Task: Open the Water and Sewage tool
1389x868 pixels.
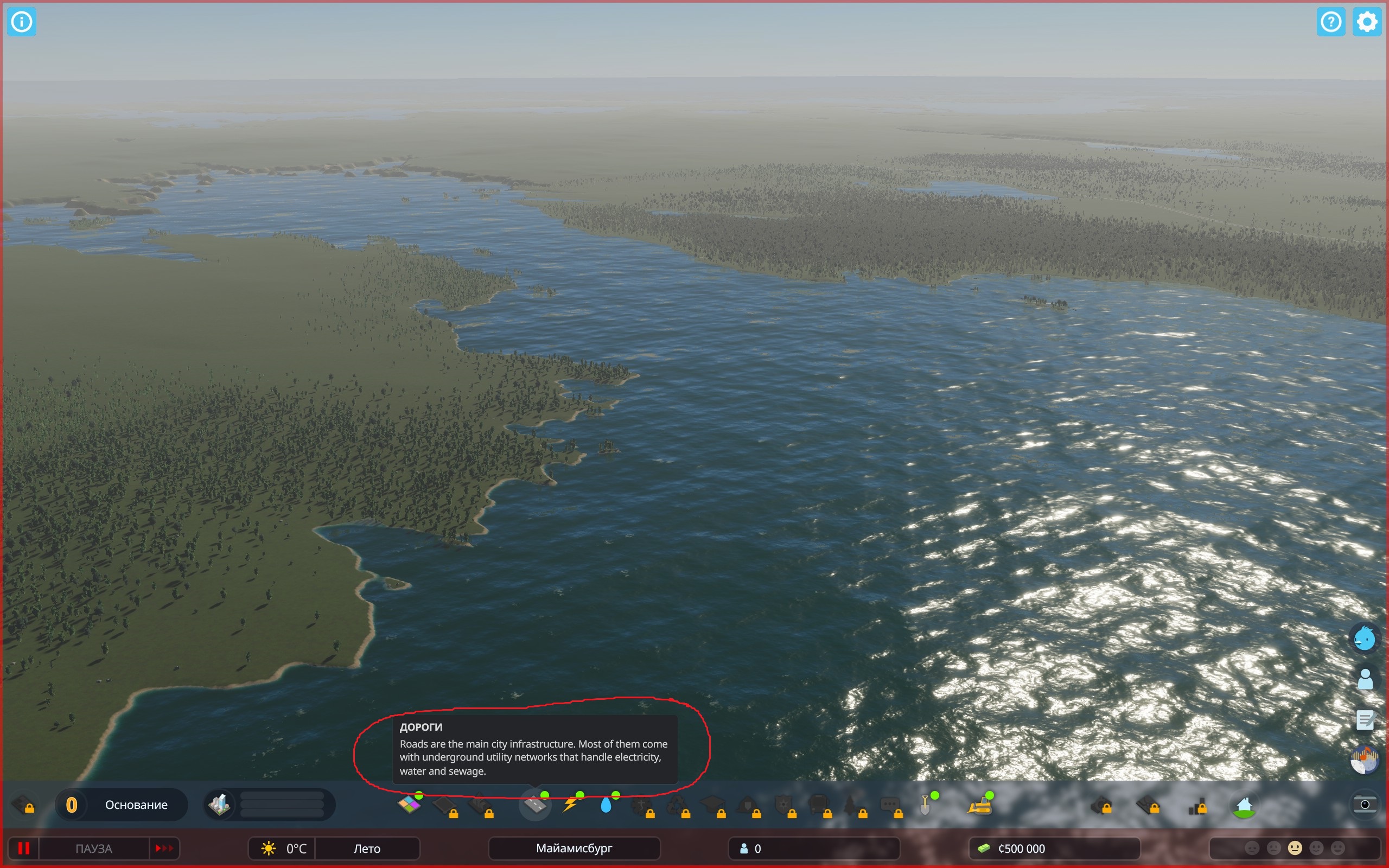Action: pos(607,805)
